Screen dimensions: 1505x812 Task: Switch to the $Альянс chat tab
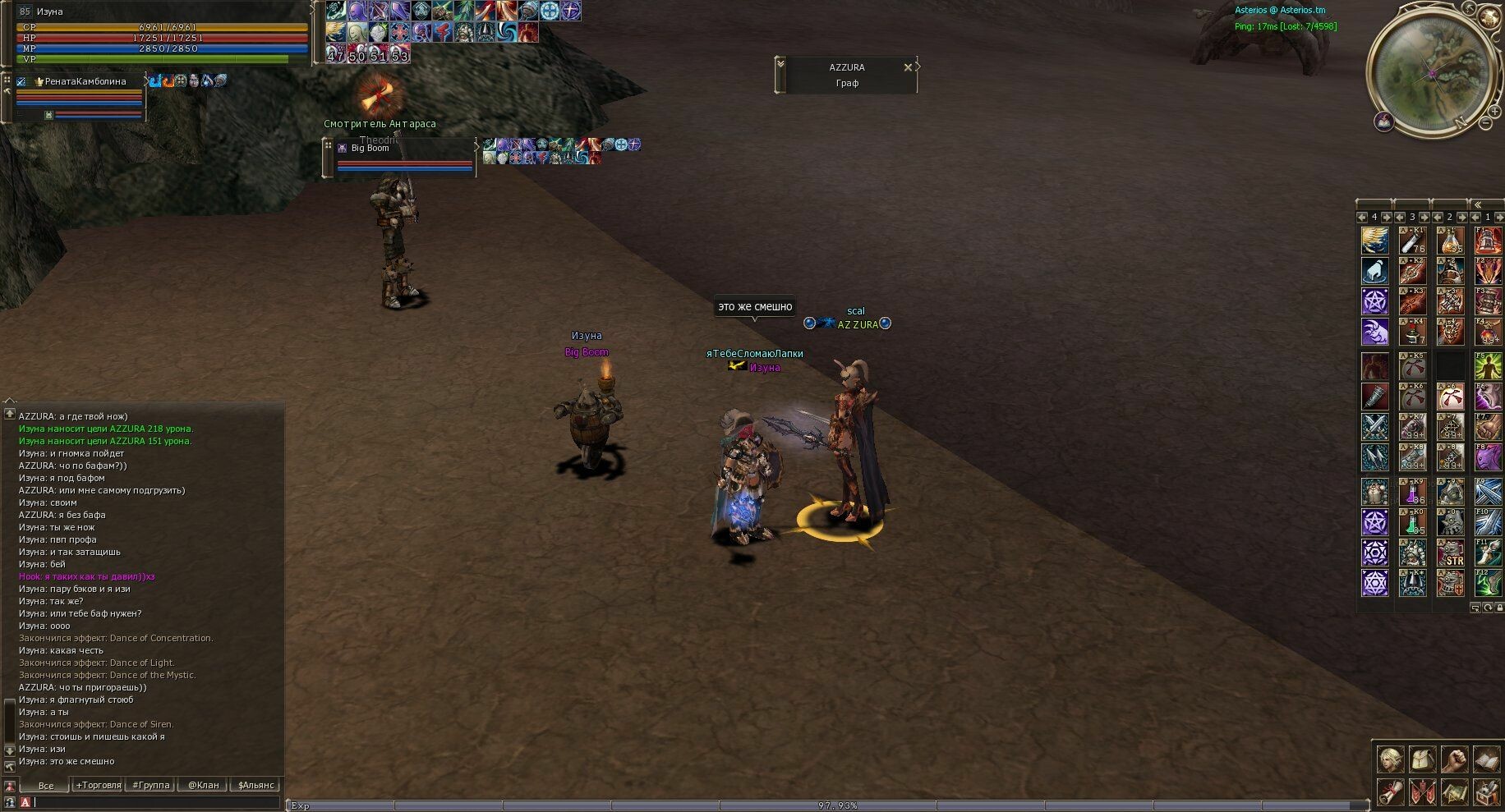(255, 785)
